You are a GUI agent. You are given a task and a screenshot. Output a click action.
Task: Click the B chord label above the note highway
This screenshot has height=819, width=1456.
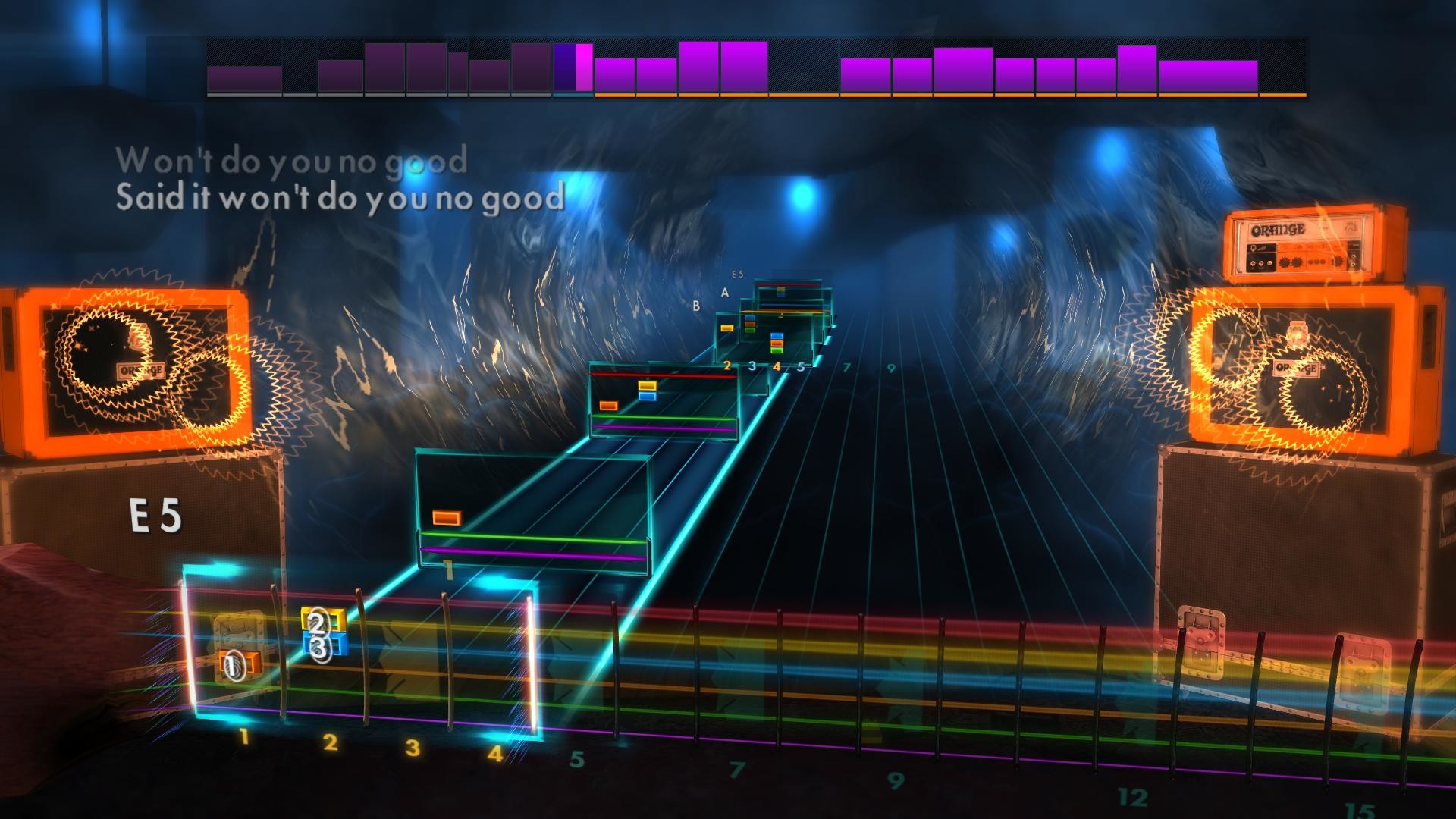tap(695, 306)
